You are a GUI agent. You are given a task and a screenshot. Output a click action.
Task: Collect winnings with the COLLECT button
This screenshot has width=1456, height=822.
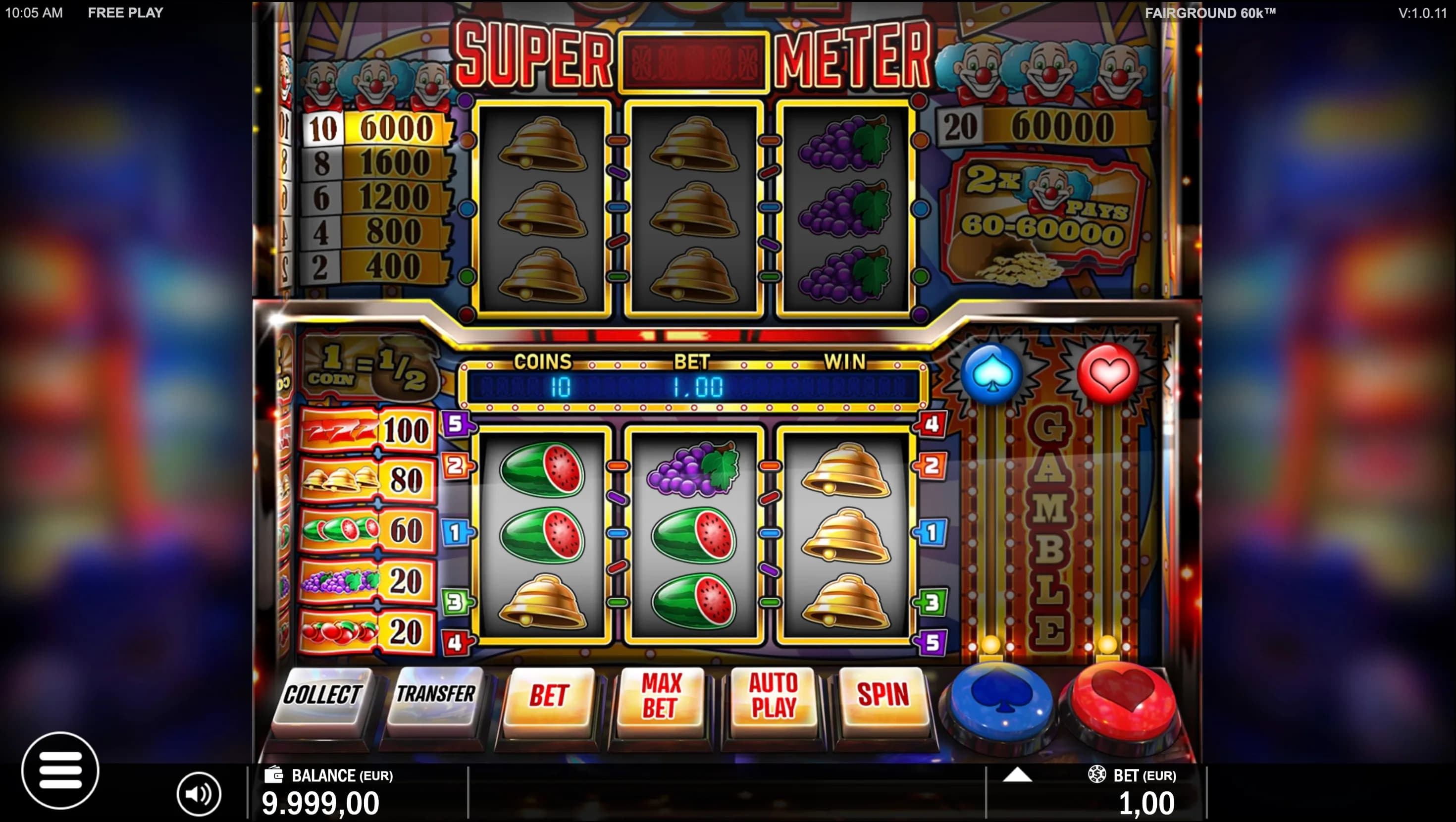(322, 695)
